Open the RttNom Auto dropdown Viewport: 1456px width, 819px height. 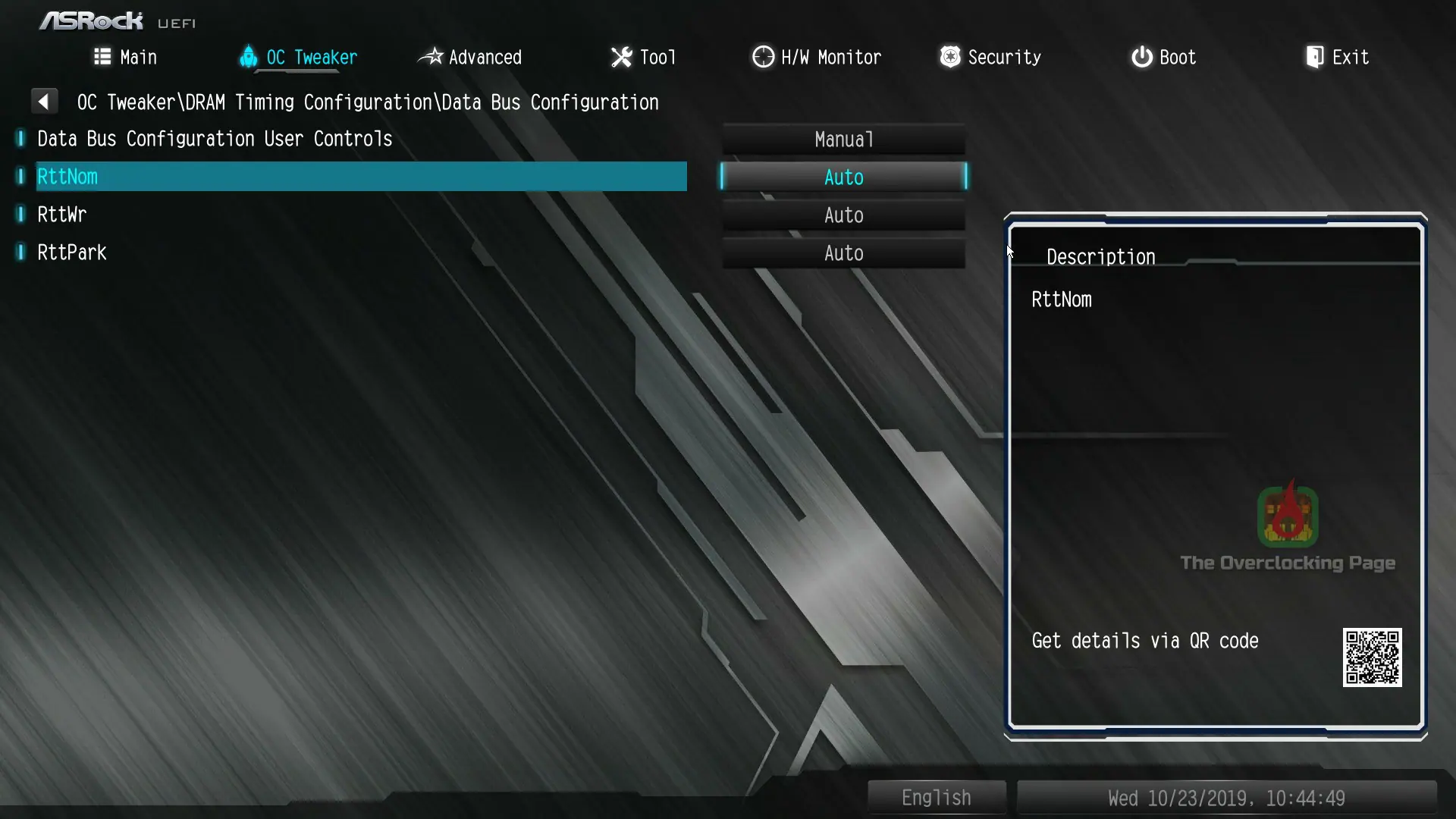click(x=843, y=177)
